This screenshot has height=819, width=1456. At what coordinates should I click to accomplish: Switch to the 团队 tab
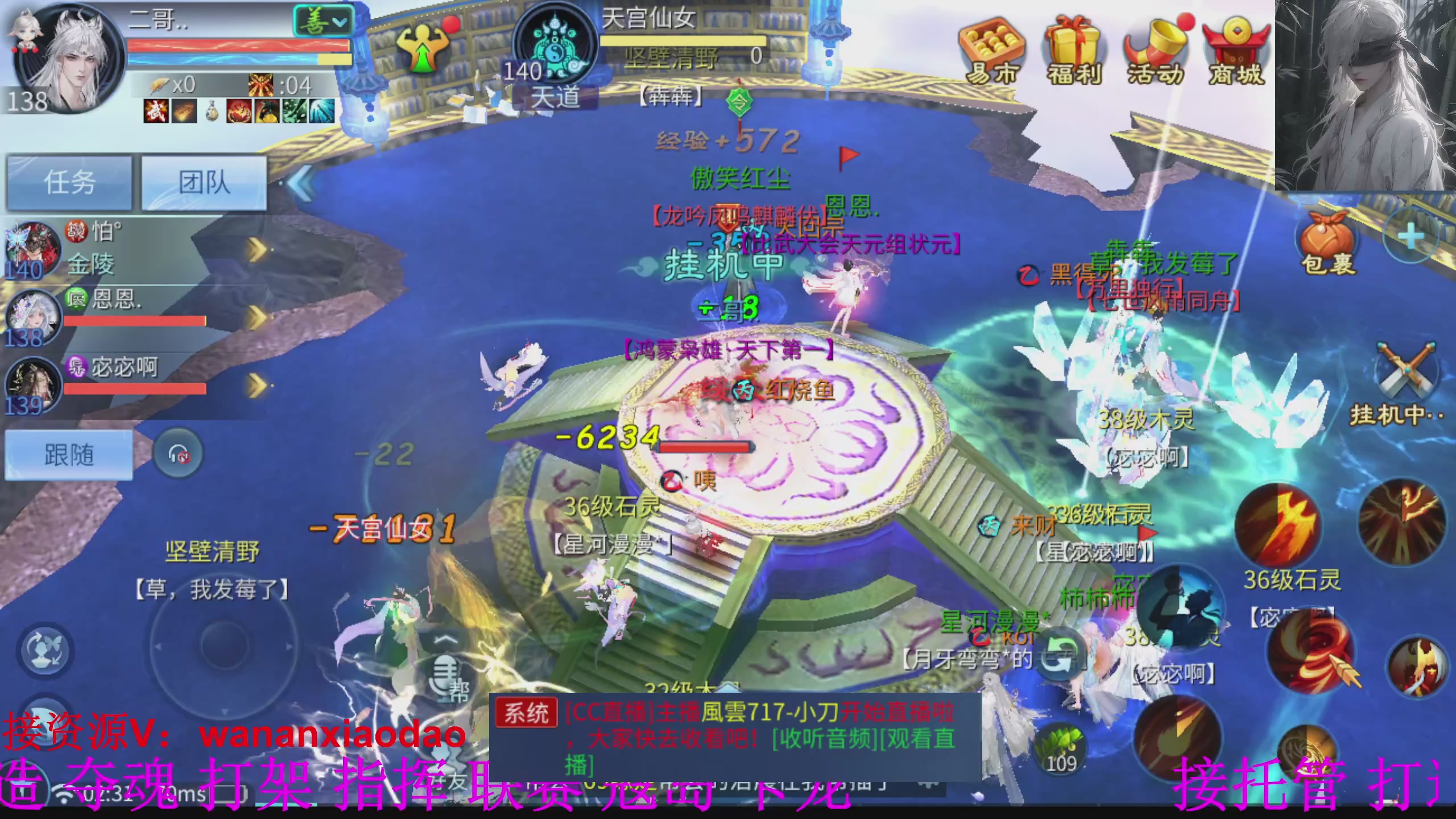point(203,182)
